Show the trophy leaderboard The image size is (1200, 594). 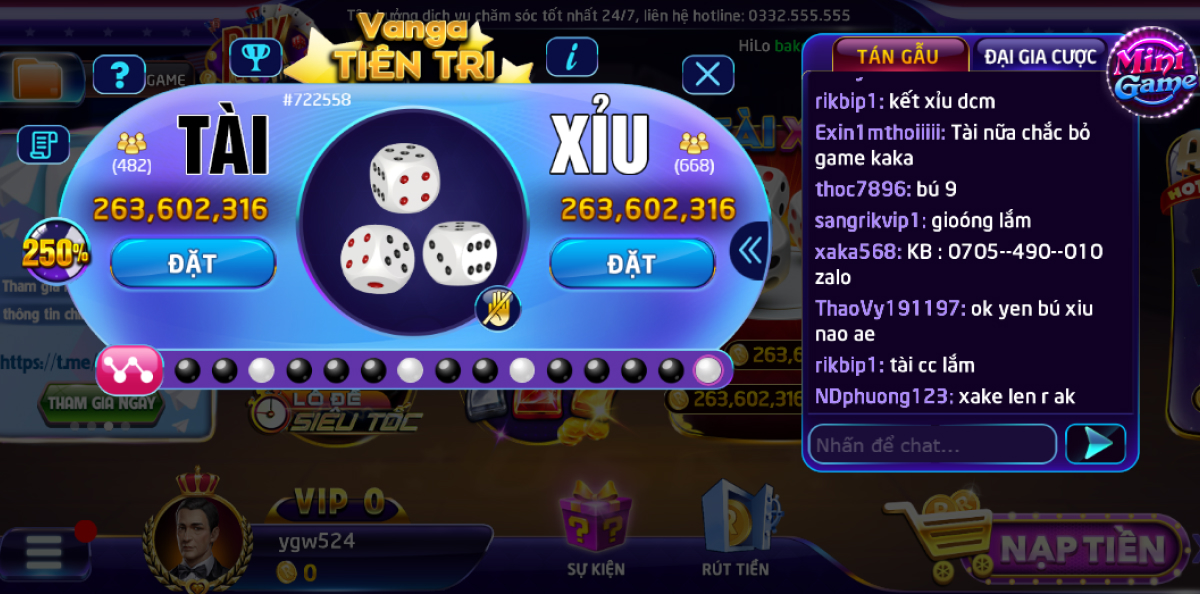[x=255, y=57]
